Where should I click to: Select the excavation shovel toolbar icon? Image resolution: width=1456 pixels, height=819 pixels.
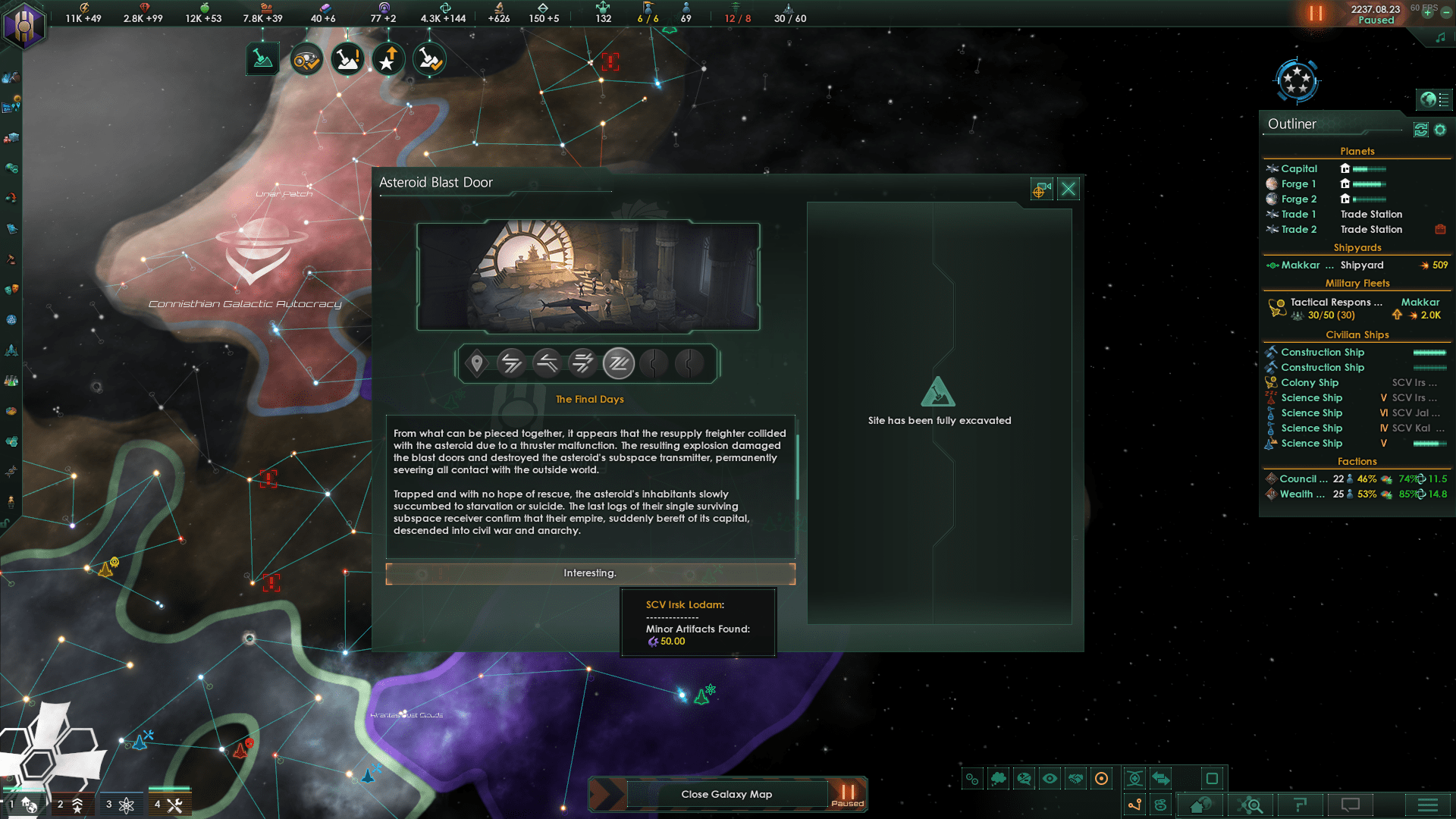pyautogui.click(x=262, y=59)
